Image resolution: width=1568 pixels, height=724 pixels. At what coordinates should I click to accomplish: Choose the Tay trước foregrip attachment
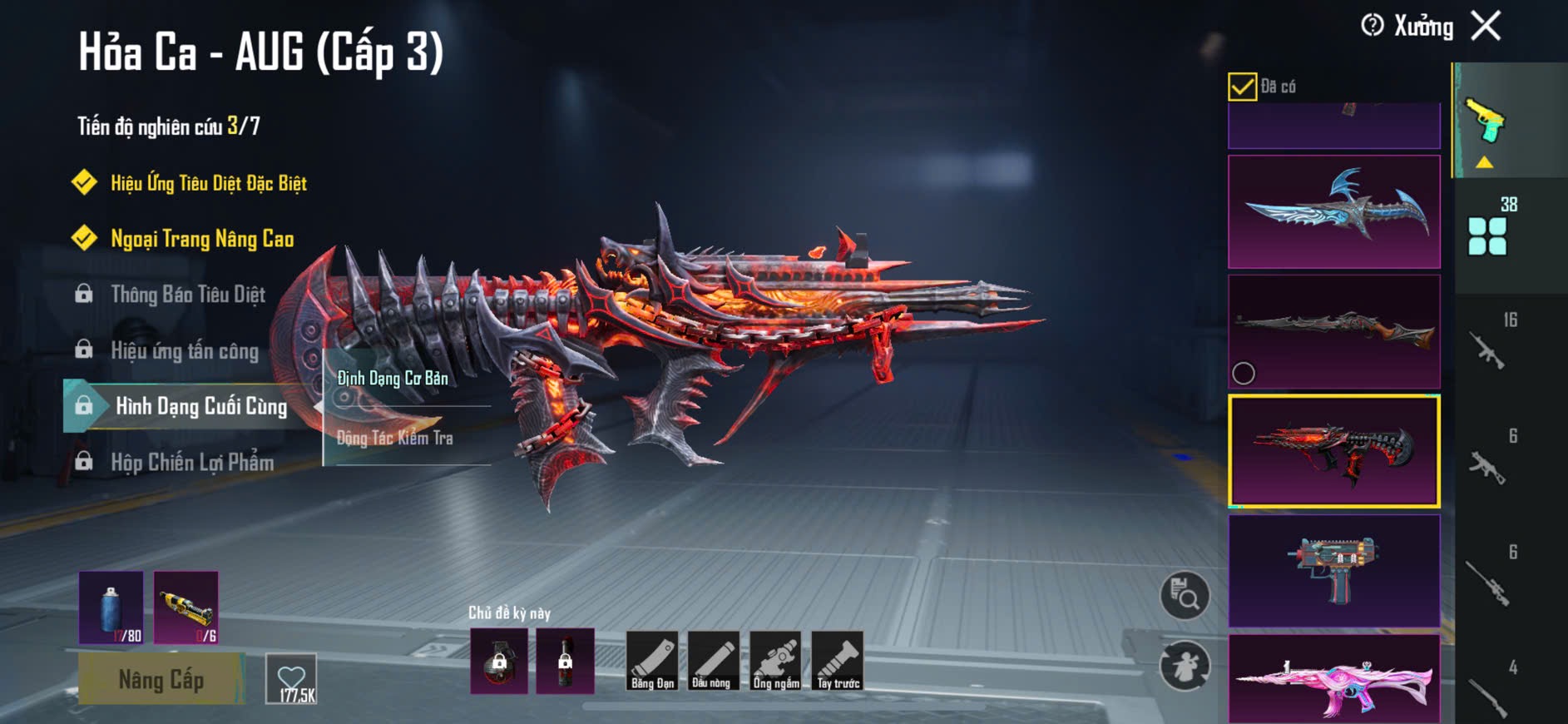tap(838, 661)
